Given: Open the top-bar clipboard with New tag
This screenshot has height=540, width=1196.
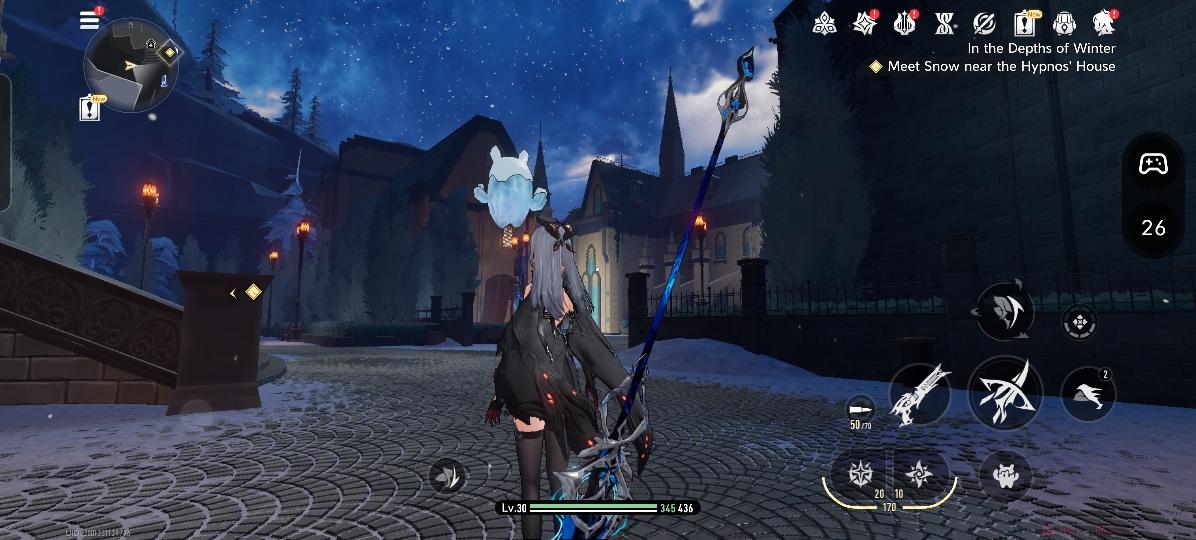Looking at the screenshot, I should click(1025, 22).
